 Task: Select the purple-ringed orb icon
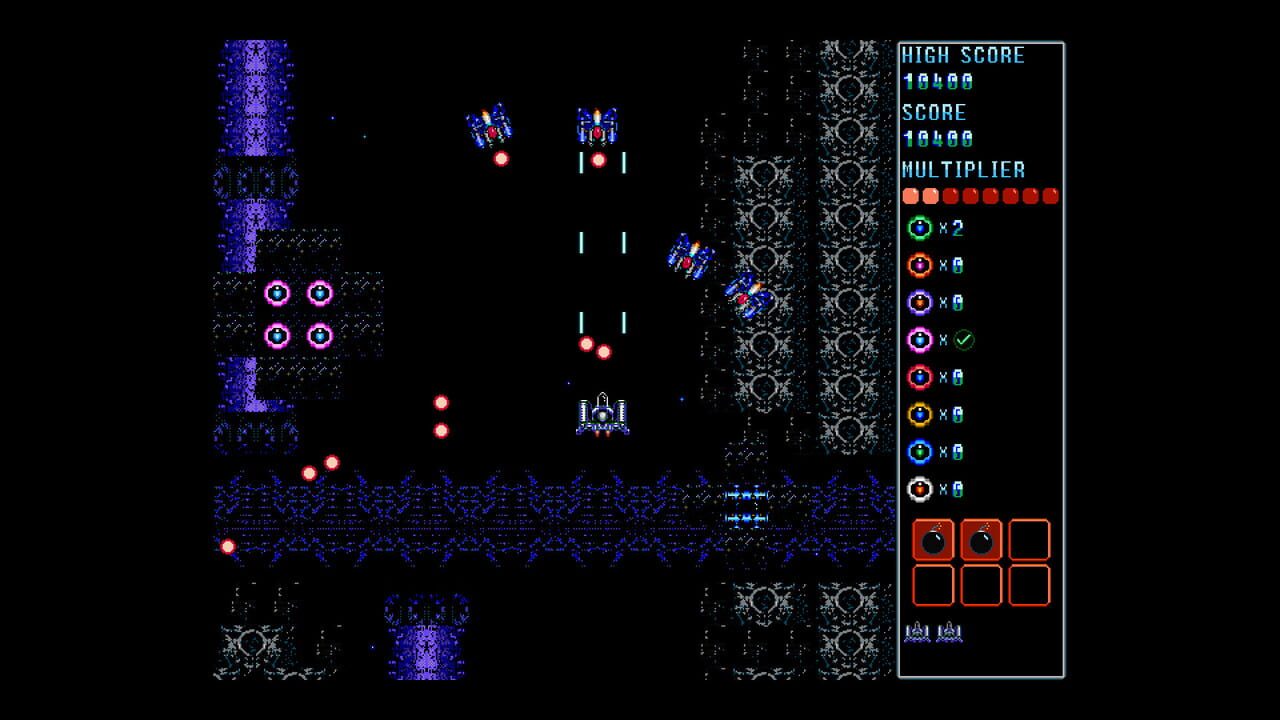(x=920, y=303)
